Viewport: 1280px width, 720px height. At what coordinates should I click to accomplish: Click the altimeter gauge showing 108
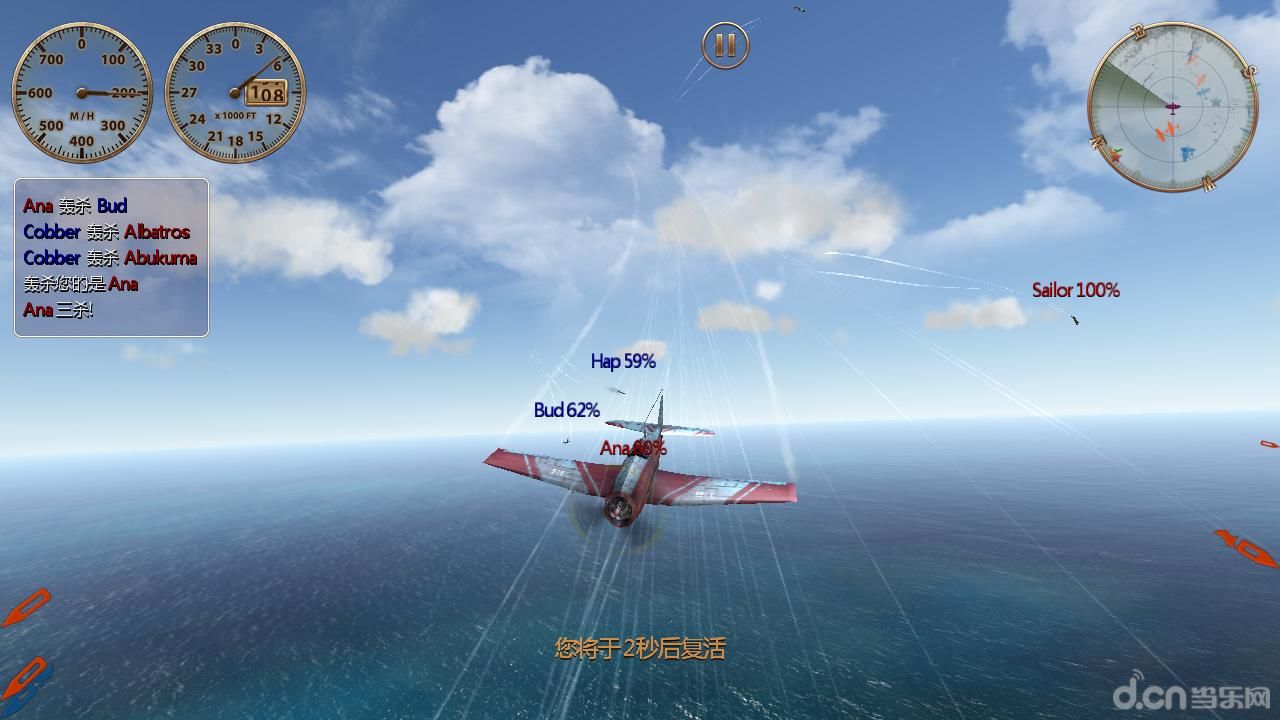click(235, 93)
